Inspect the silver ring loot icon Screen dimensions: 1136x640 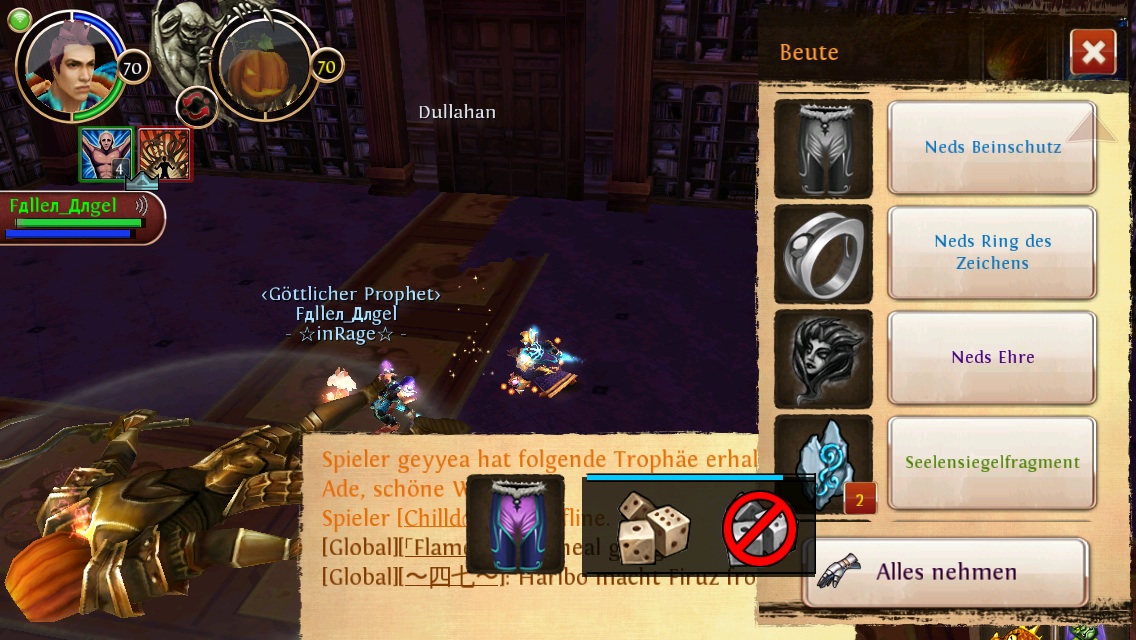(823, 253)
